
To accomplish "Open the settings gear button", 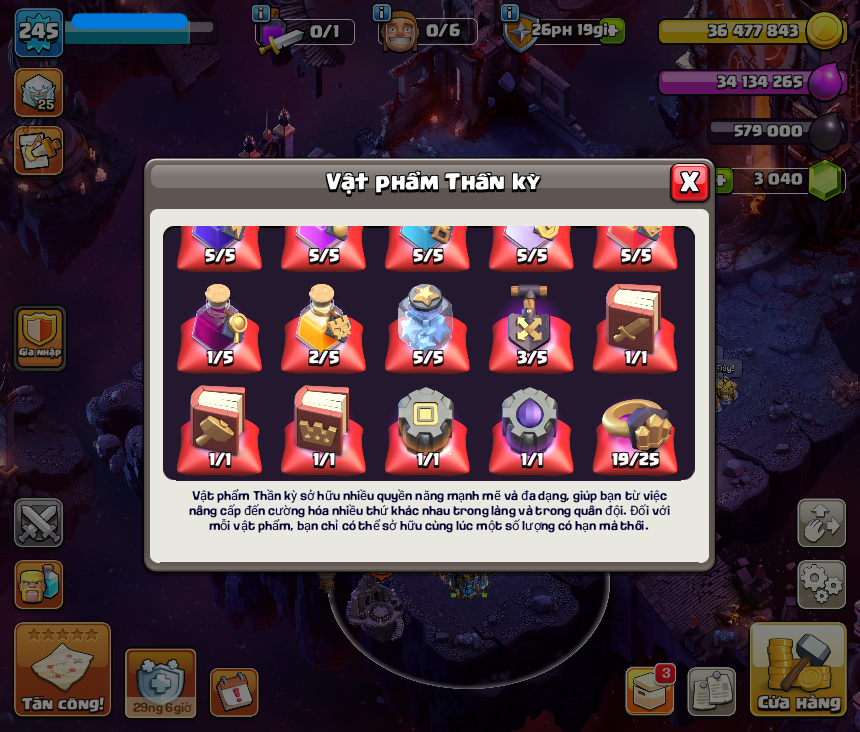I will point(821,585).
